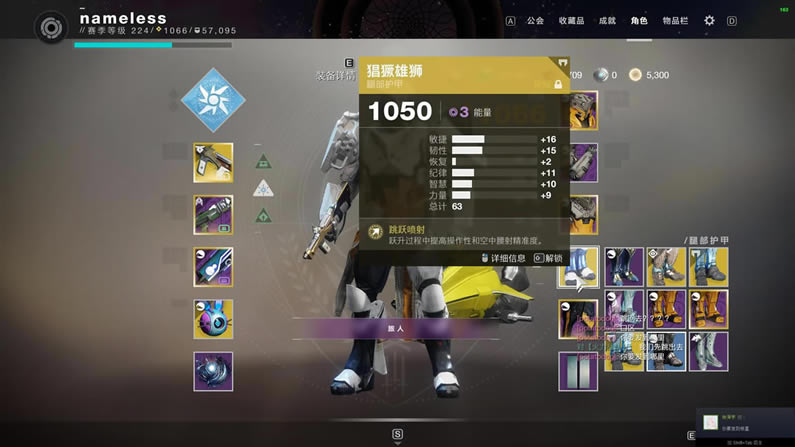Open the Solar subclass diamond icon
Screen dimensions: 795x447
[212, 100]
